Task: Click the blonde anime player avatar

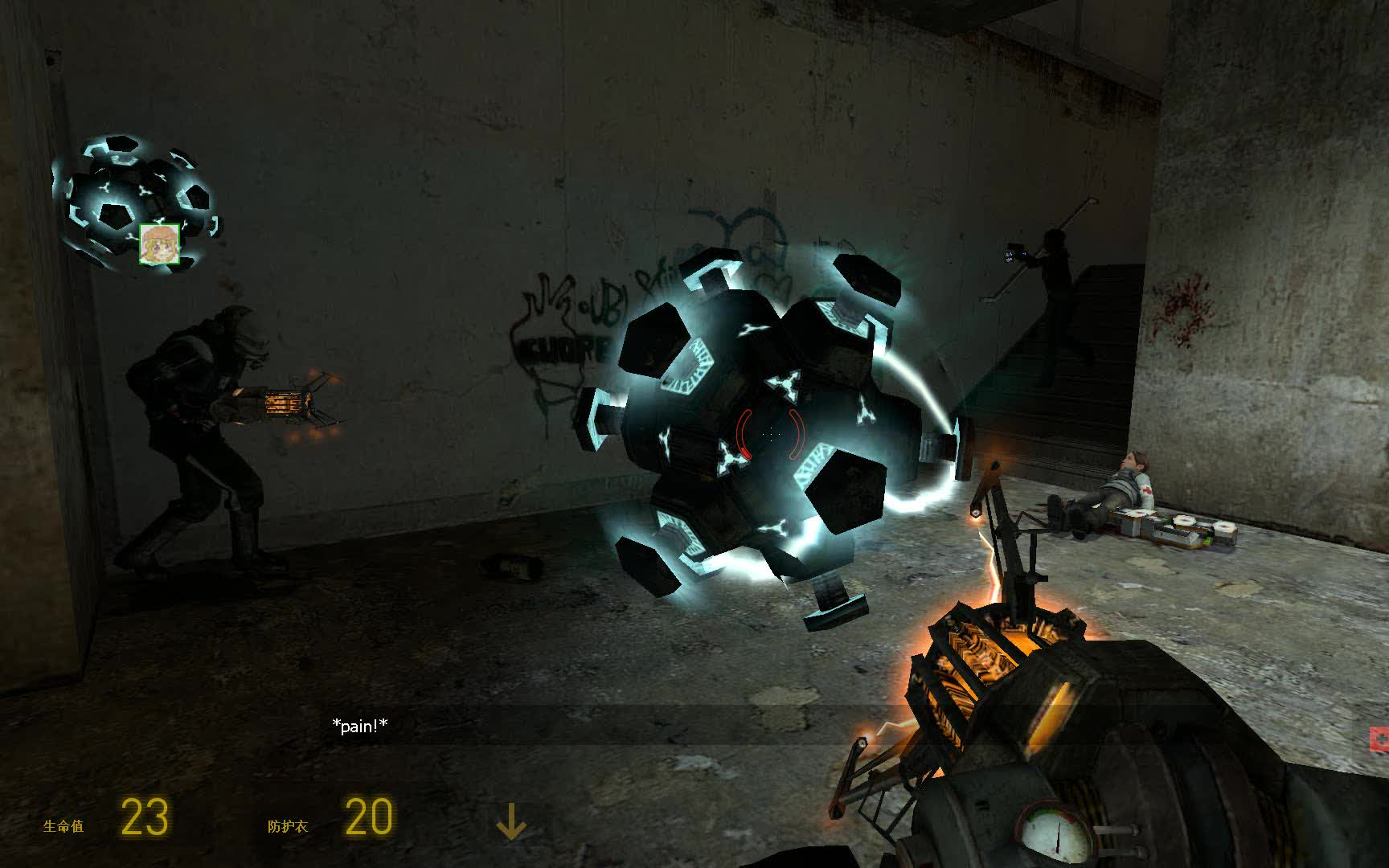Action: coord(159,244)
